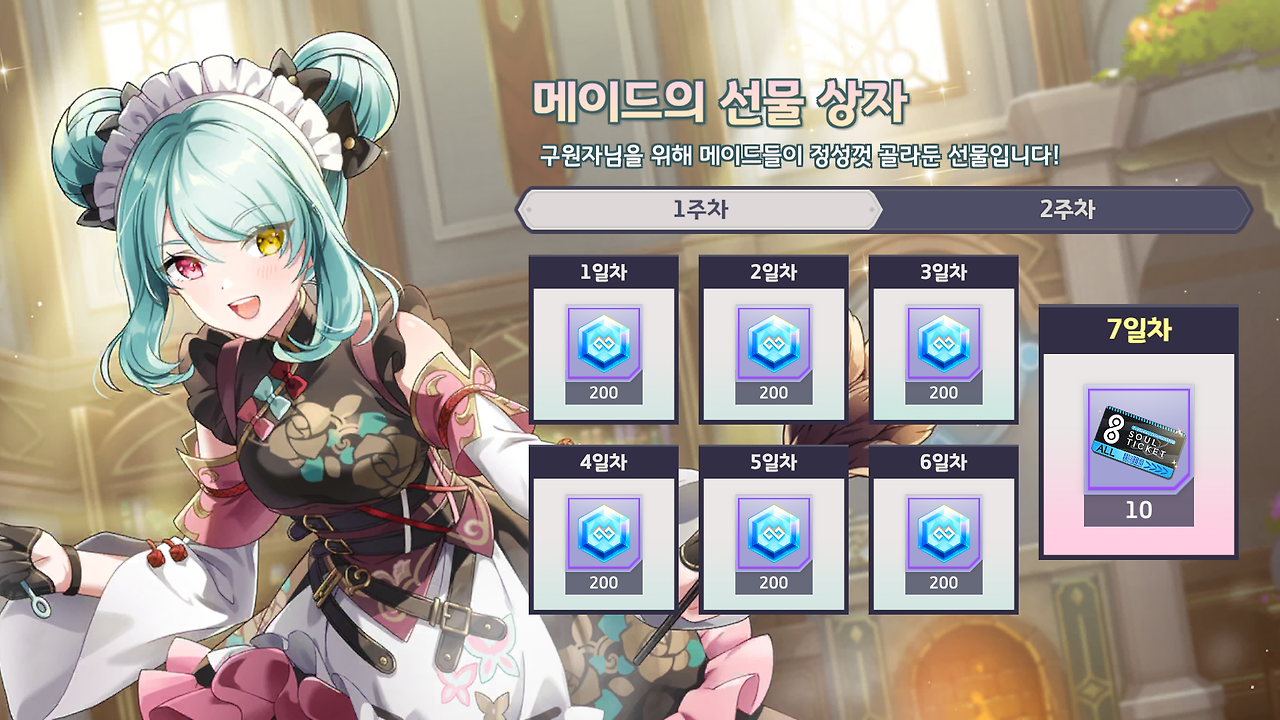Select the 1주차 week tab
1280x720 pixels.
point(698,210)
